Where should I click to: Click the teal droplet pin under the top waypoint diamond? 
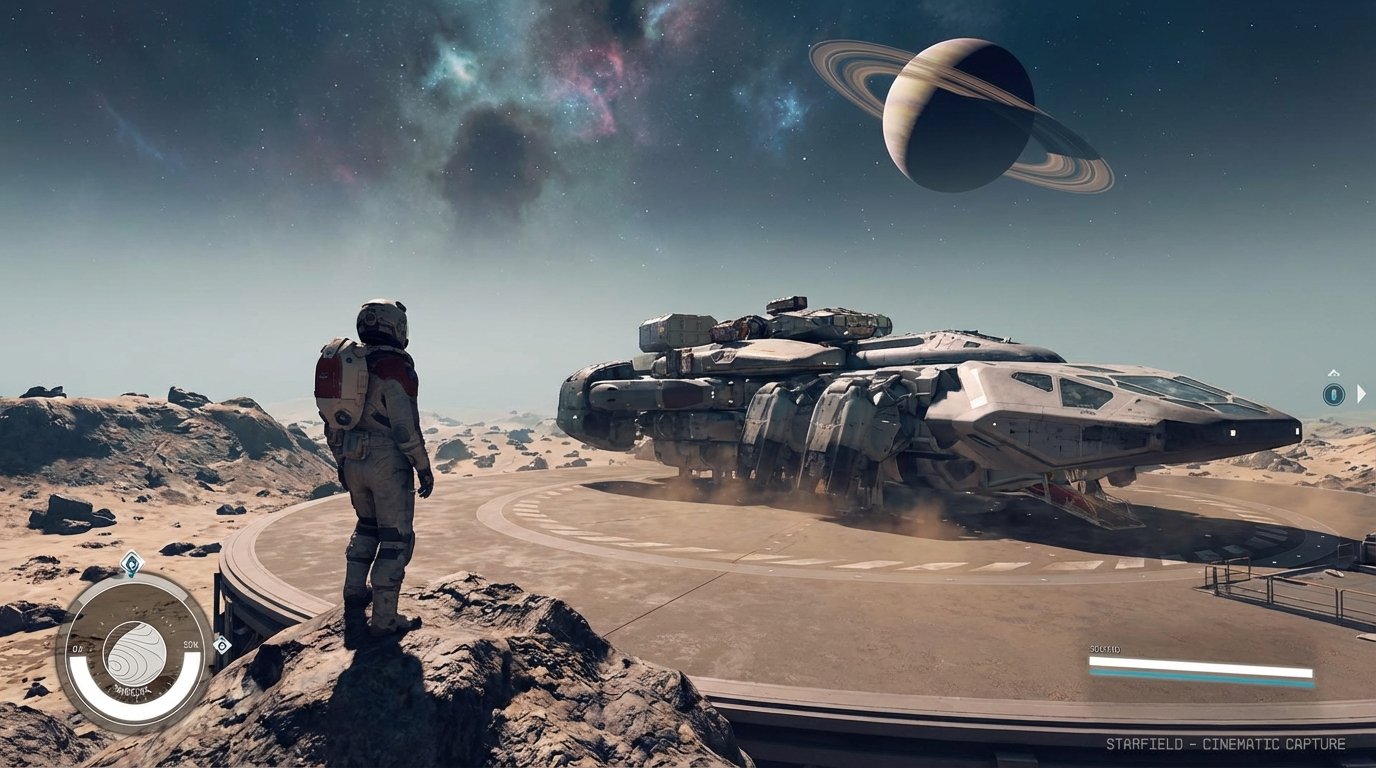click(x=132, y=575)
